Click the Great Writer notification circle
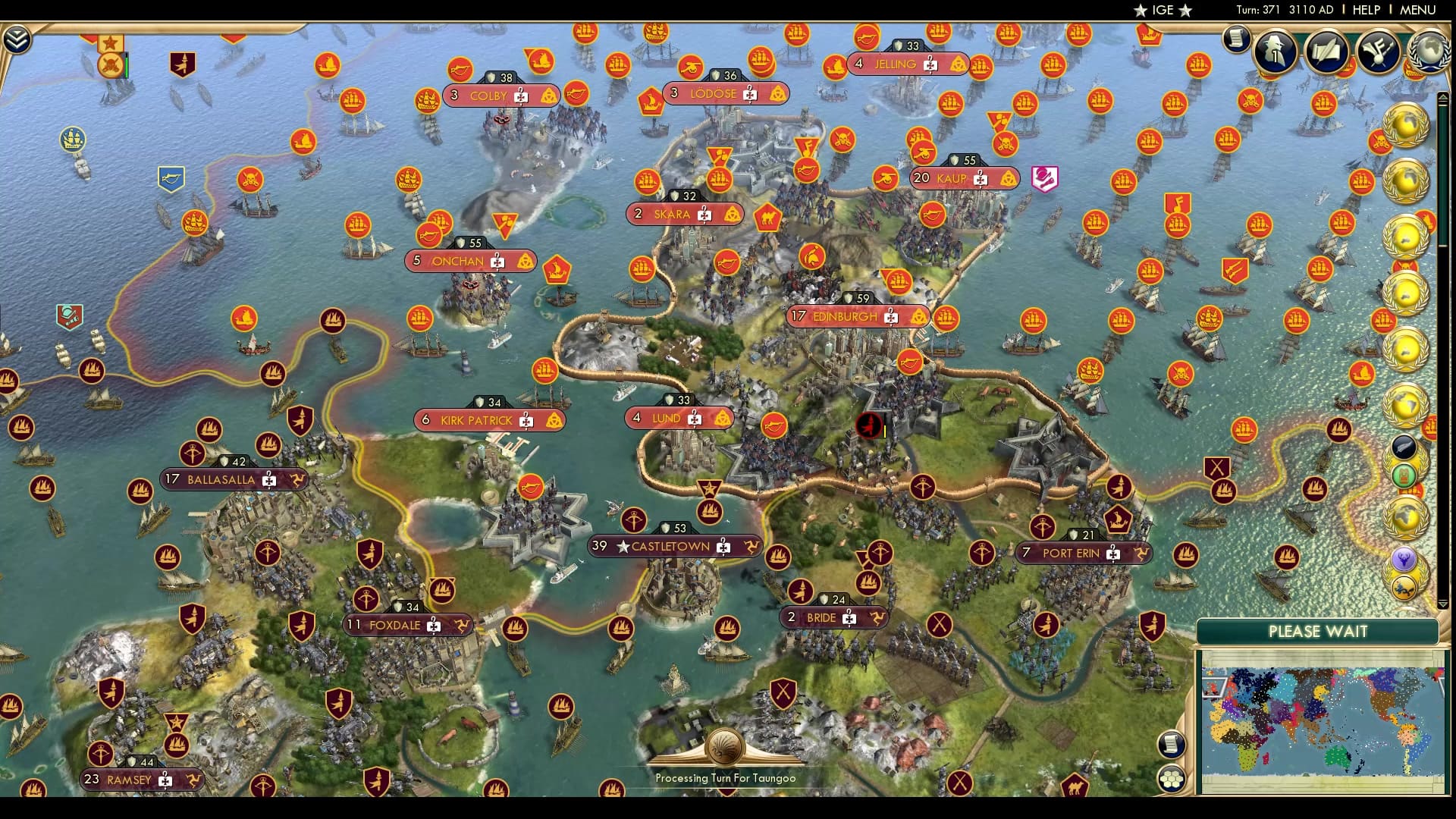Image resolution: width=1456 pixels, height=819 pixels. [1326, 52]
